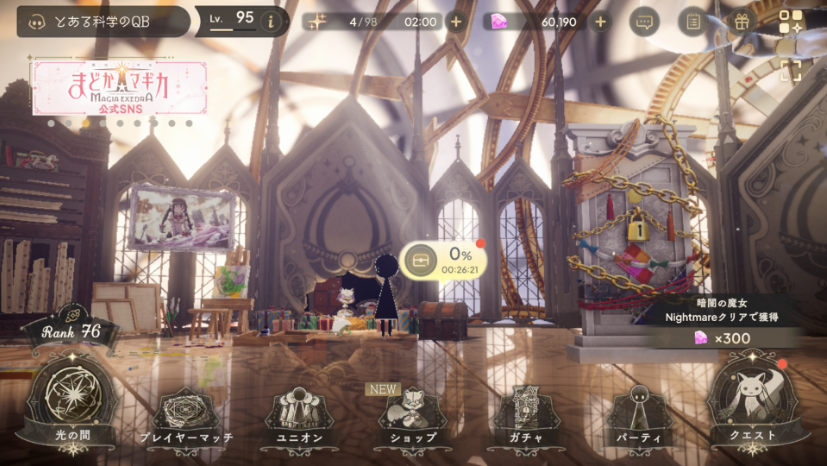Open the Rank 76 badge
The height and width of the screenshot is (466, 827).
(x=72, y=330)
